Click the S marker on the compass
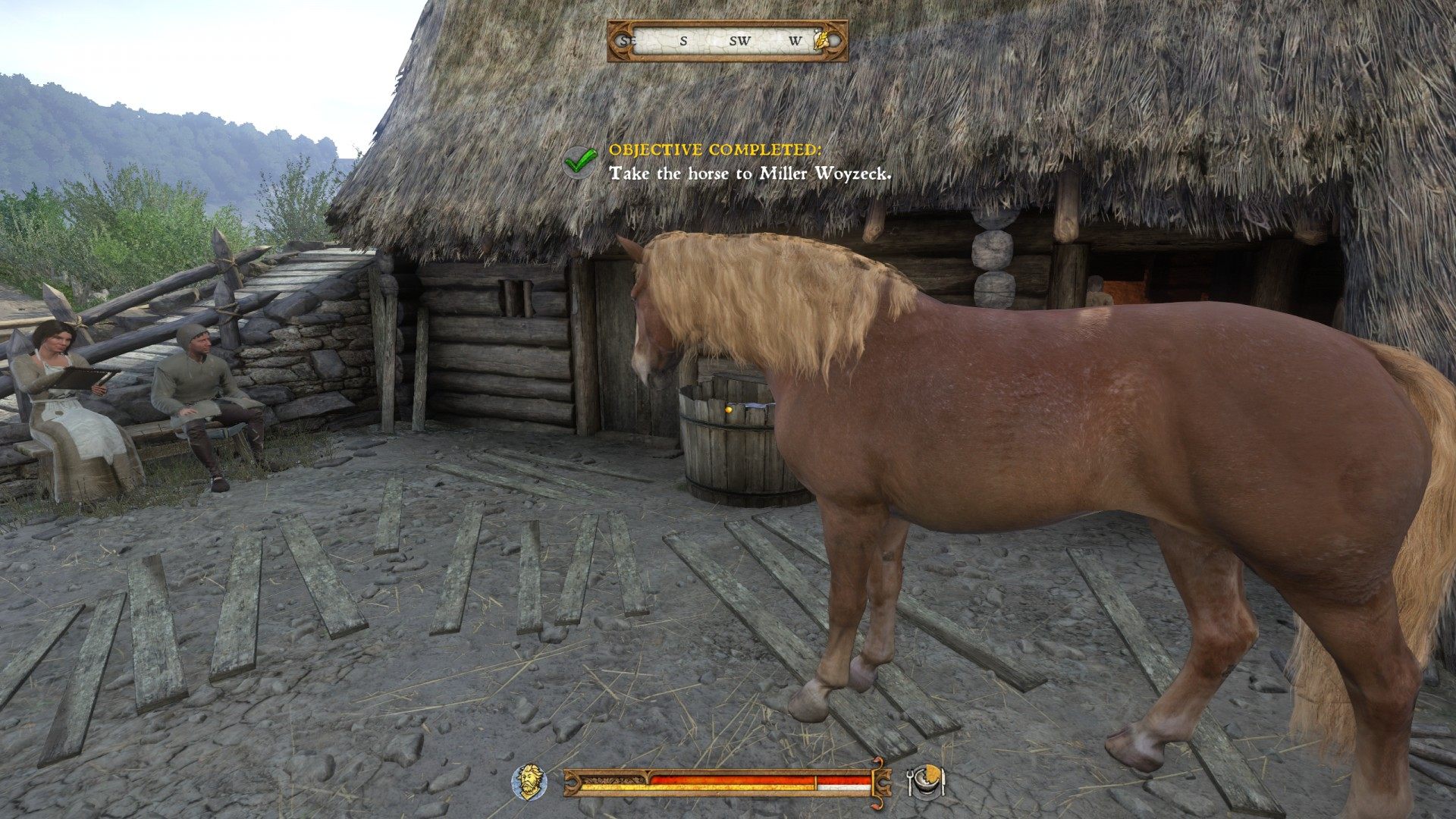 click(x=683, y=41)
